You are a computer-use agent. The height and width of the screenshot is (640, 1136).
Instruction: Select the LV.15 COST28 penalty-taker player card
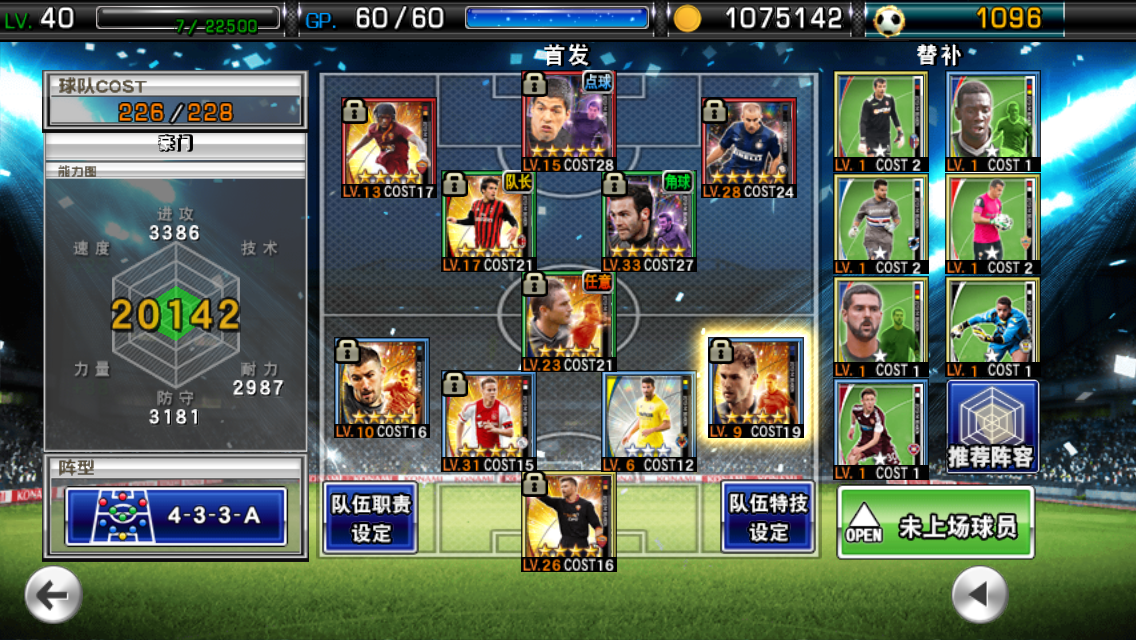coord(569,122)
